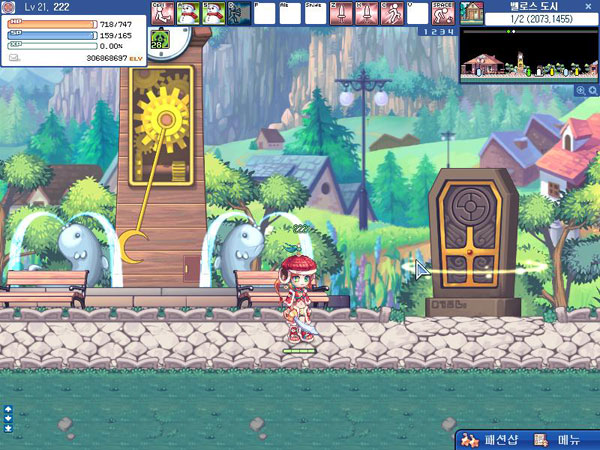Activate the sword skill in slot Z
This screenshot has width=600, height=450.
(341, 13)
